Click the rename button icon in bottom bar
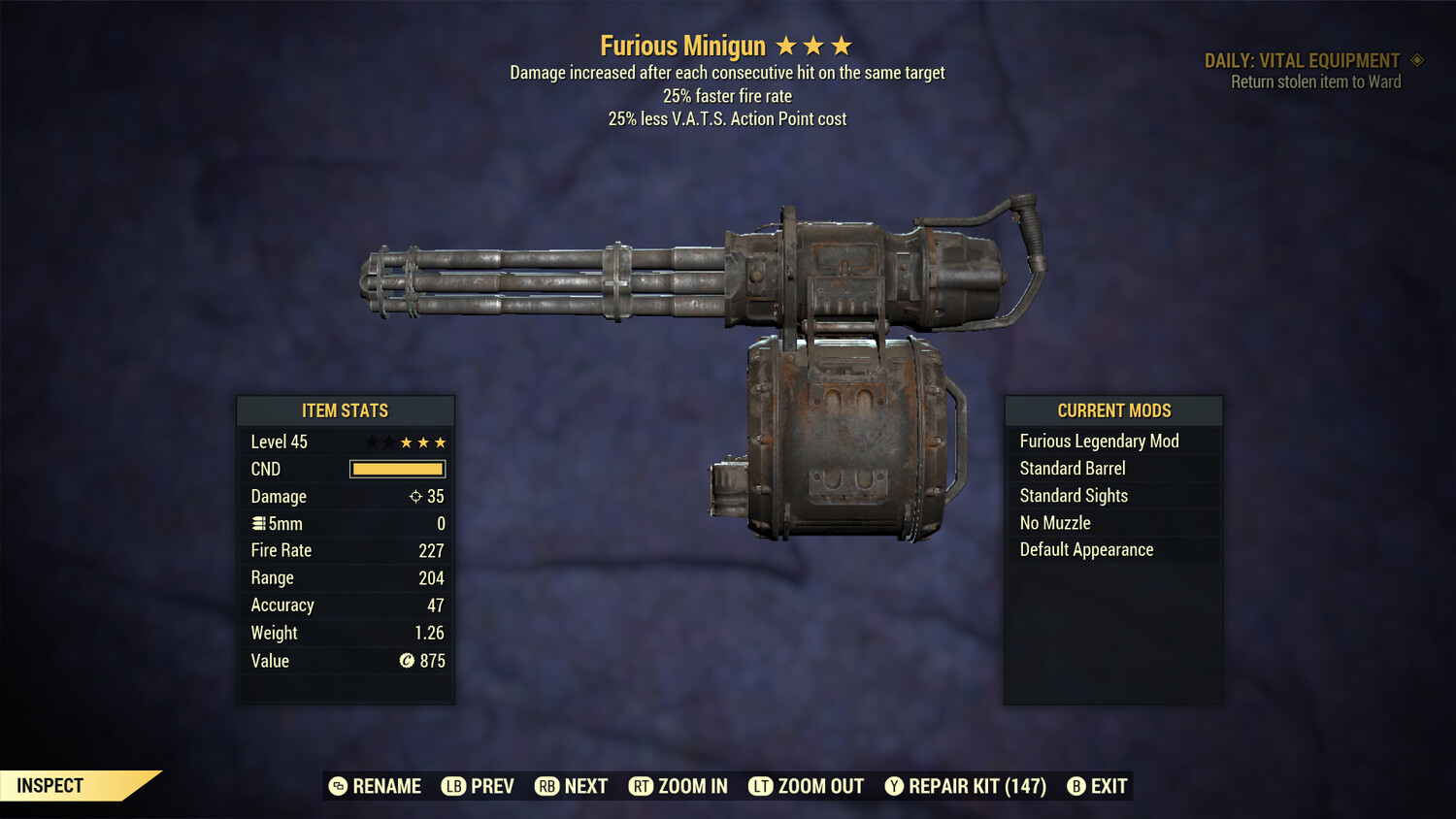The width and height of the screenshot is (1456, 819). click(x=338, y=786)
